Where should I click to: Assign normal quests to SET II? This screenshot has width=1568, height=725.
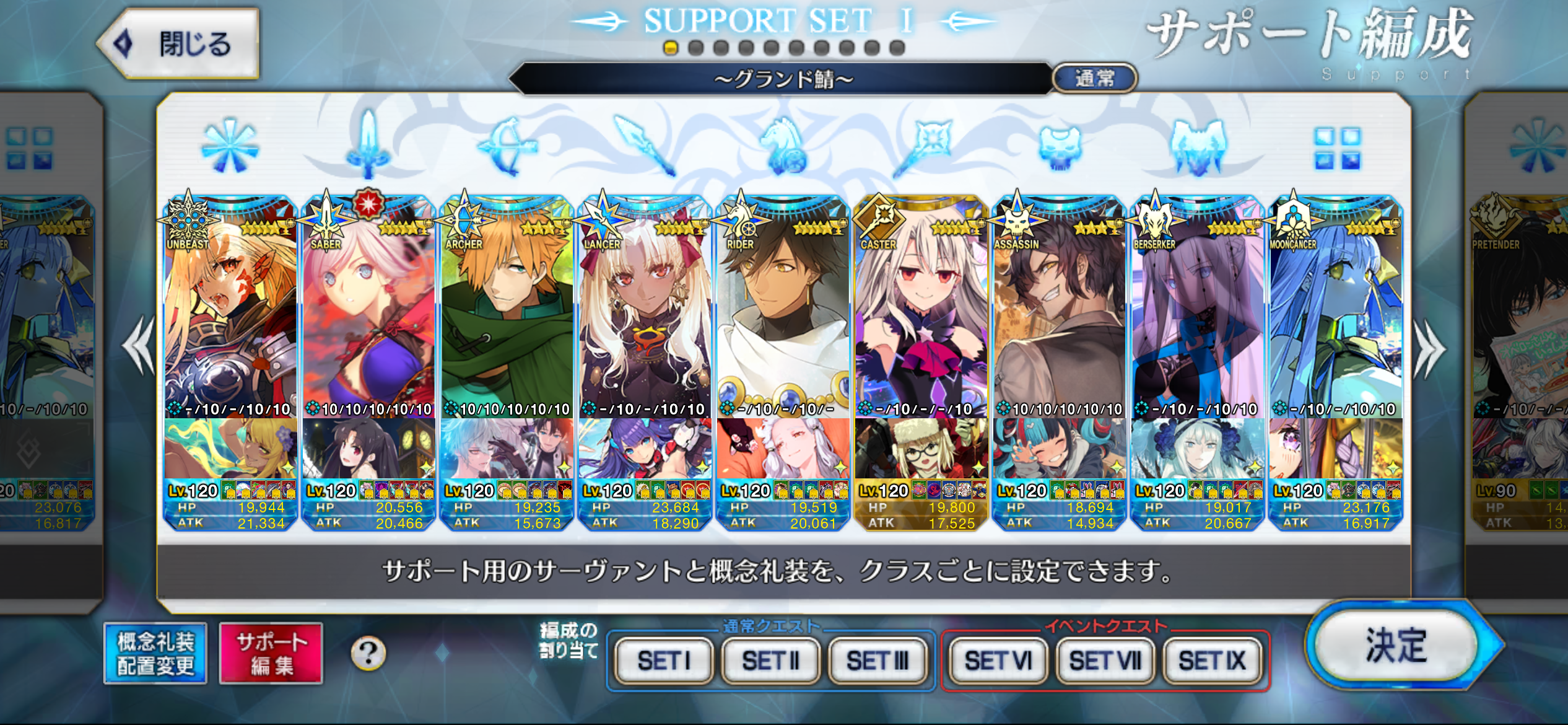(x=771, y=661)
